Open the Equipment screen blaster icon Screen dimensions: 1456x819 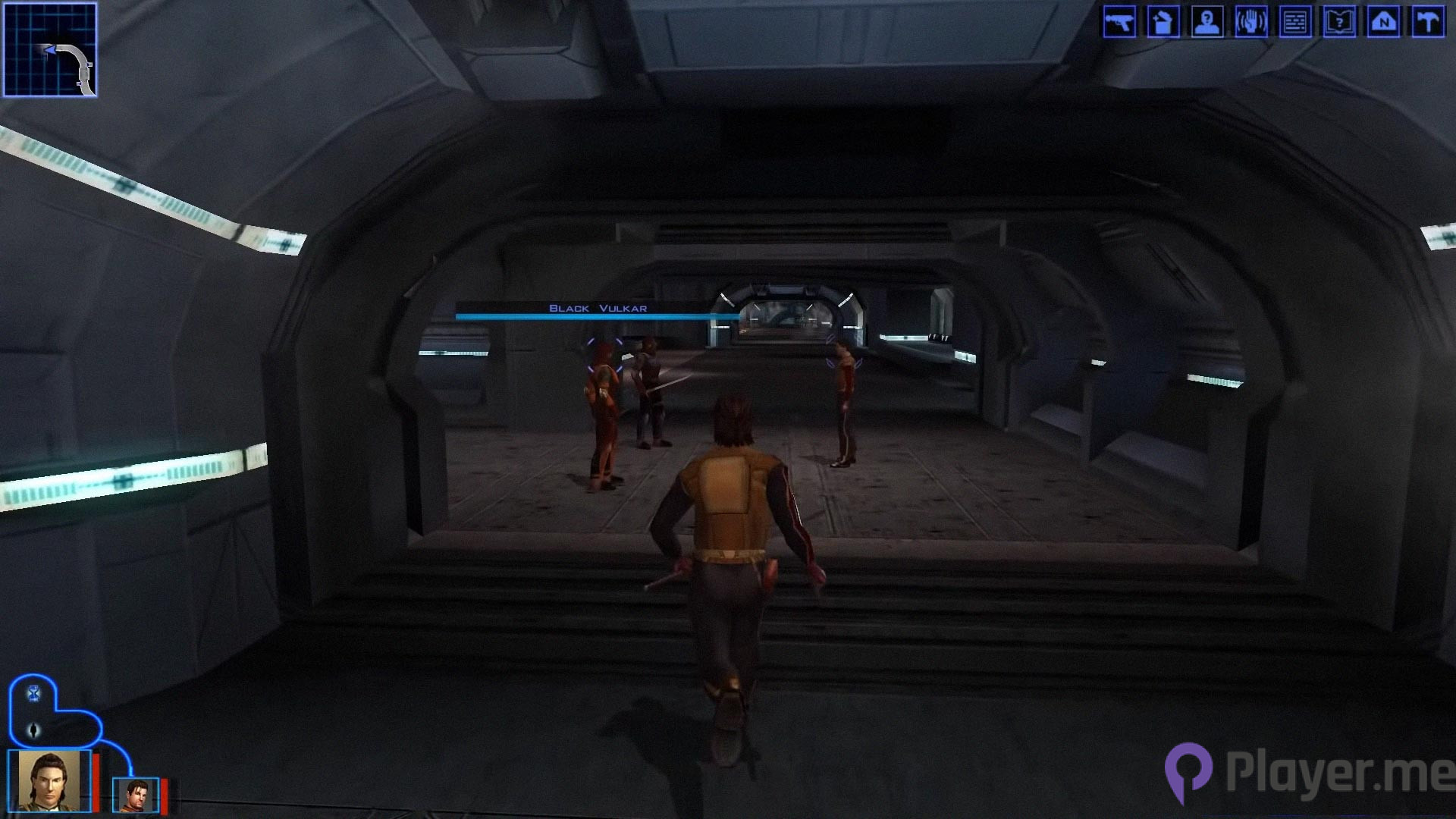pyautogui.click(x=1119, y=22)
